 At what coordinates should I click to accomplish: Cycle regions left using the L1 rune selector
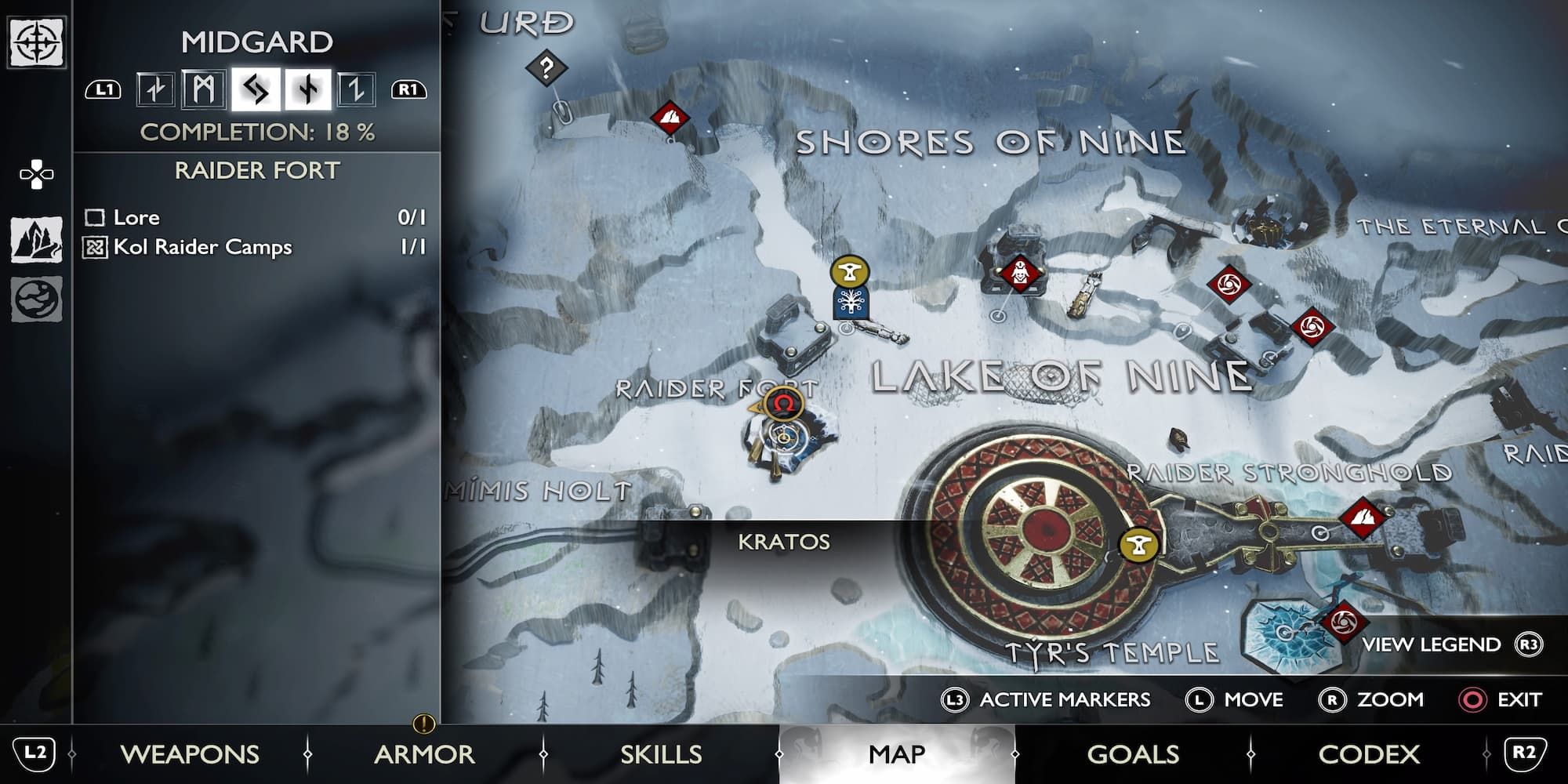coord(102,90)
